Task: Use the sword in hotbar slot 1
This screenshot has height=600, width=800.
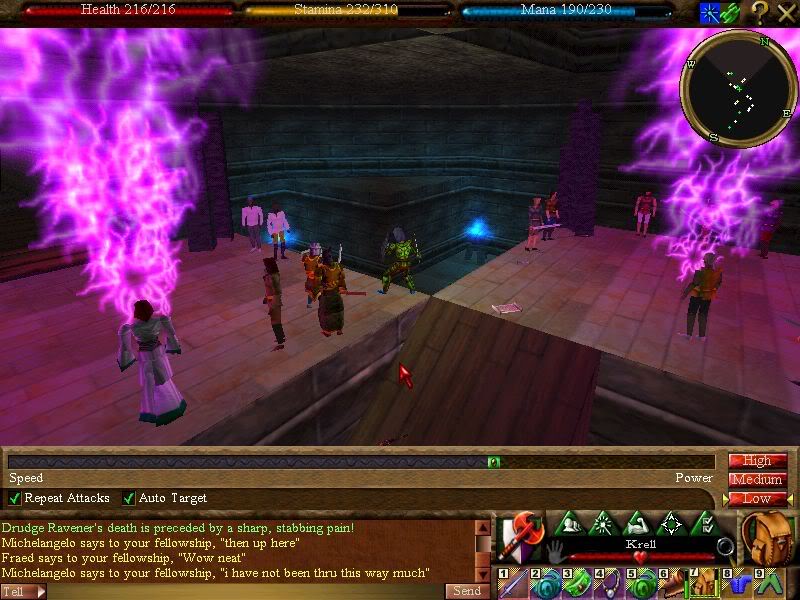Action: 512,583
